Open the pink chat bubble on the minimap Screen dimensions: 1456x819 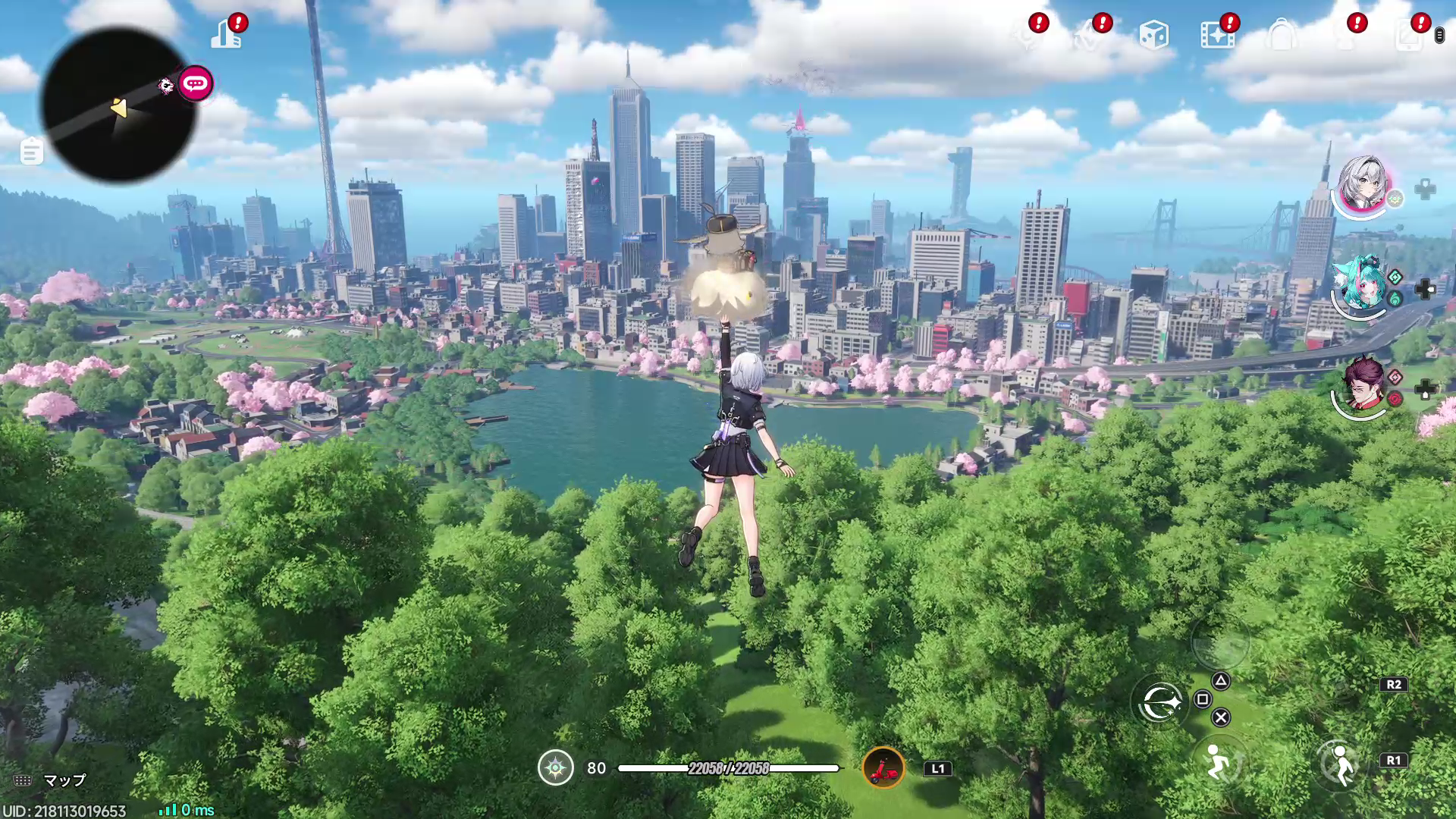(195, 83)
